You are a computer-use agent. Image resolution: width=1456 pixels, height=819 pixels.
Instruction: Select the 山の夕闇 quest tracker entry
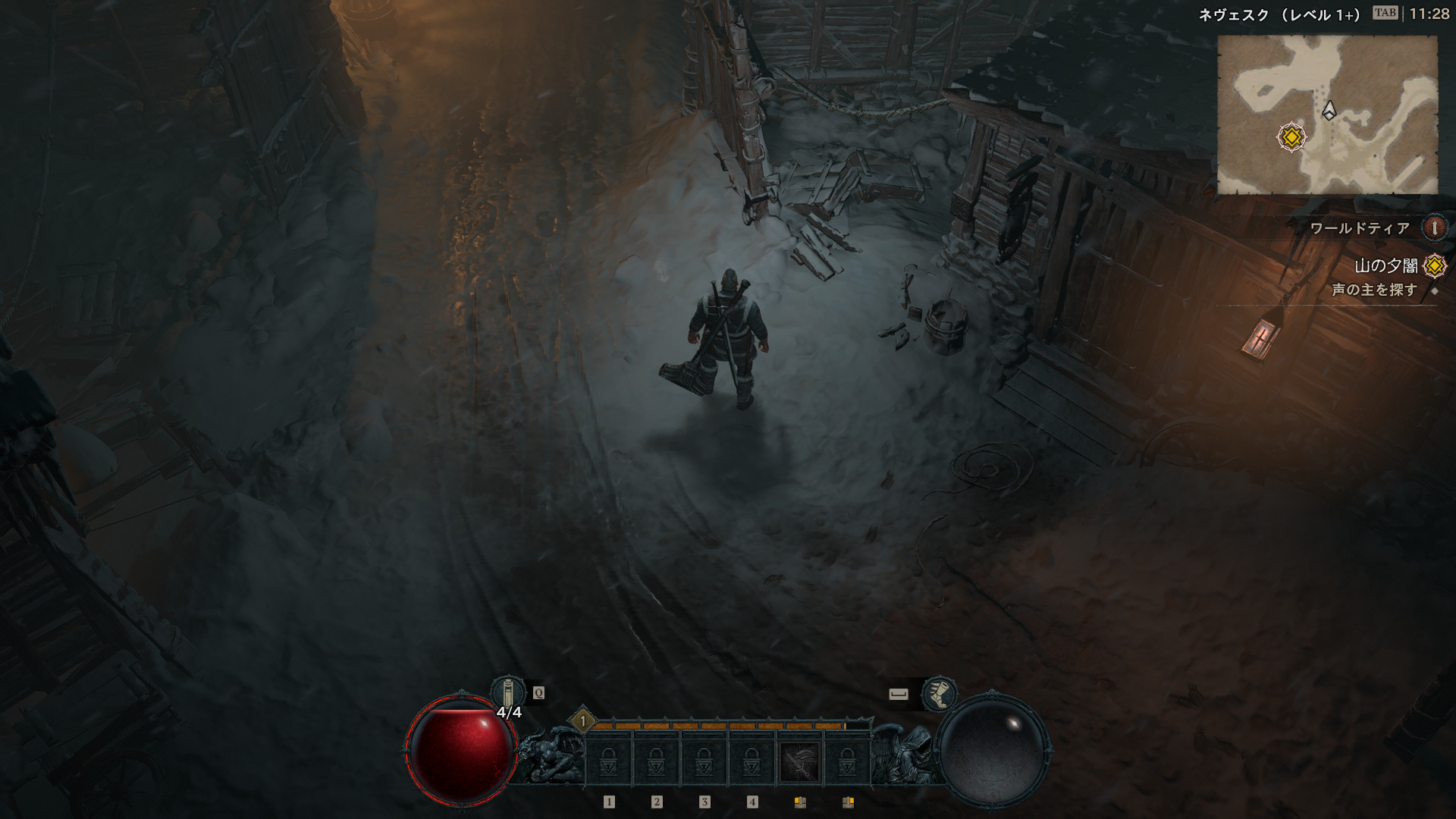pos(1385,265)
